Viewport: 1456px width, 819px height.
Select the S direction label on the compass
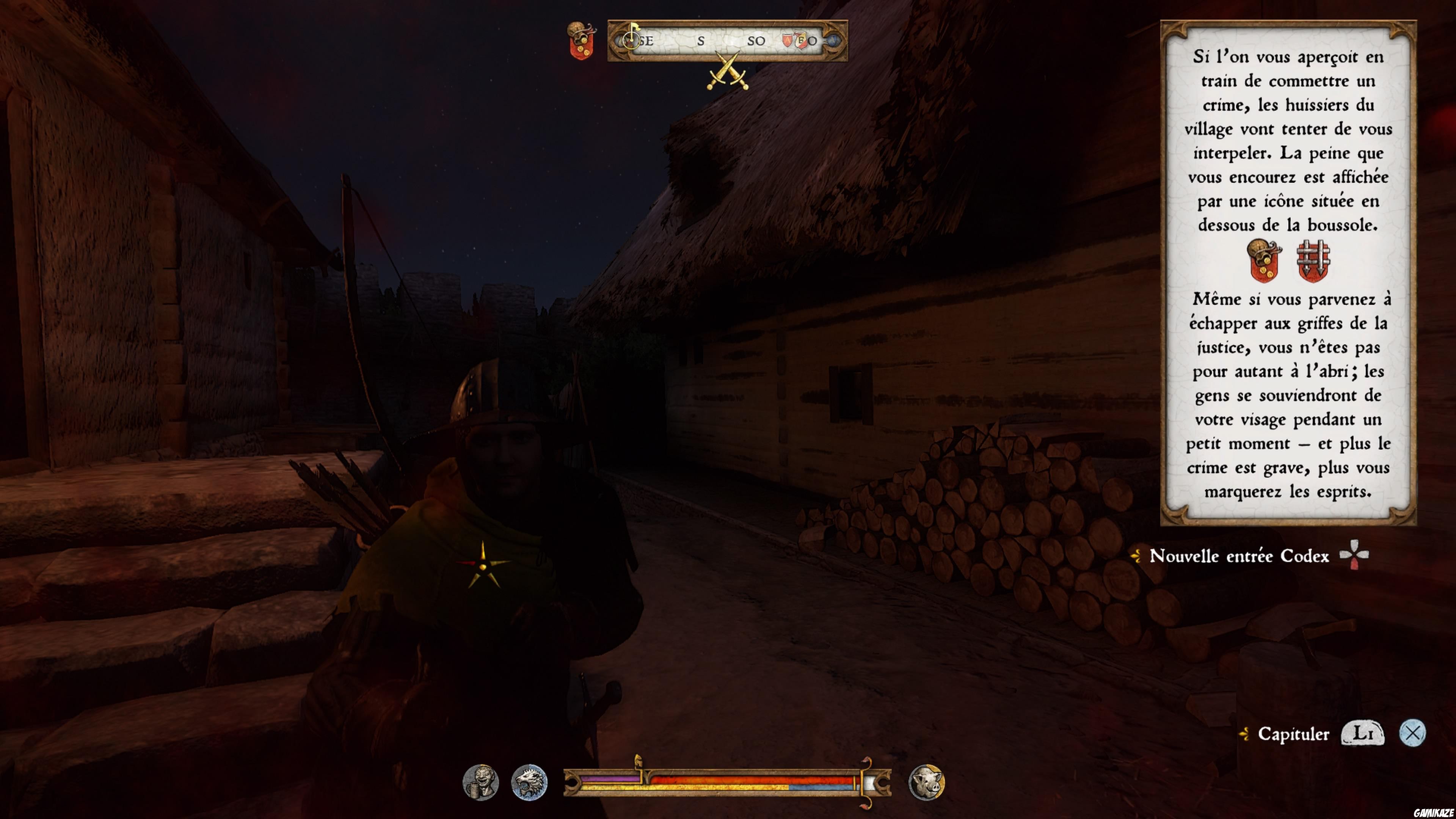pos(701,41)
